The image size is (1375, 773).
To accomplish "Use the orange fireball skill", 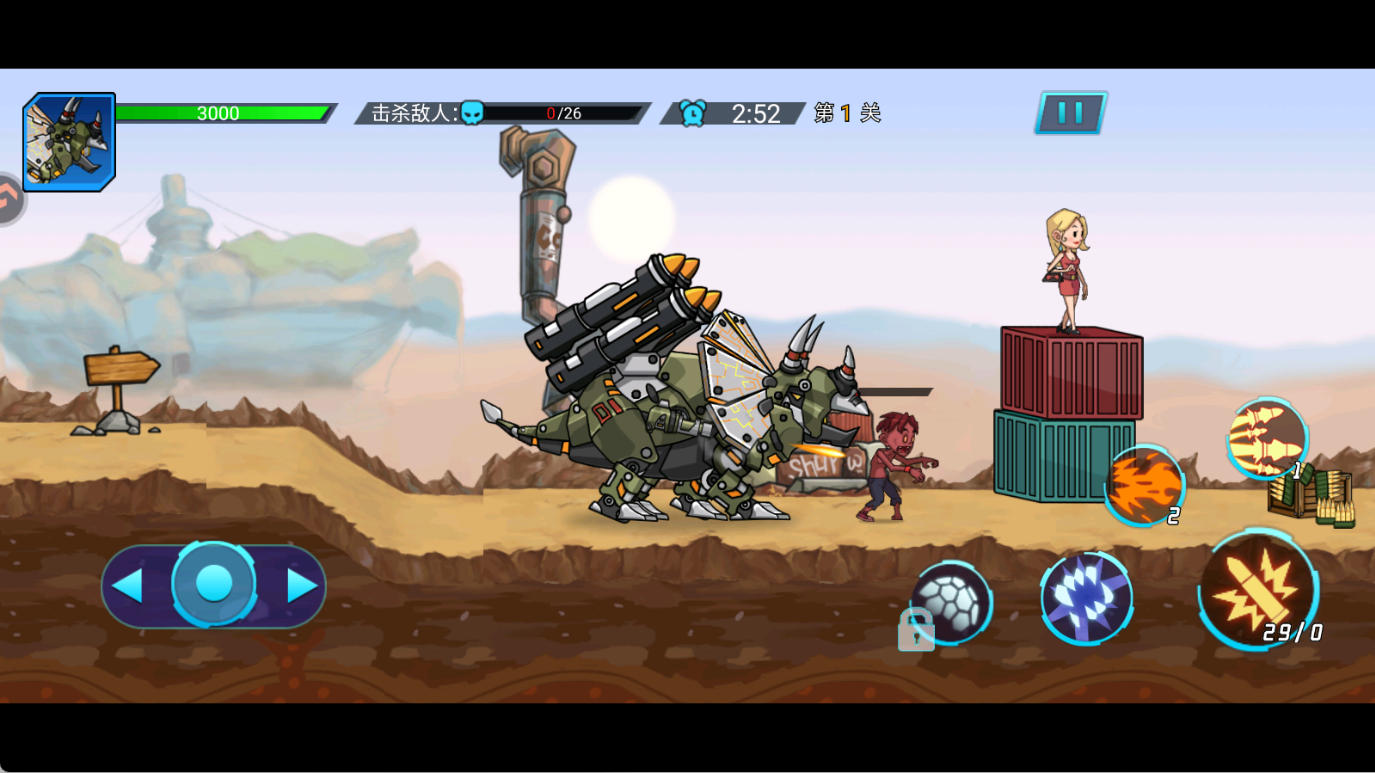I will click(x=1144, y=485).
